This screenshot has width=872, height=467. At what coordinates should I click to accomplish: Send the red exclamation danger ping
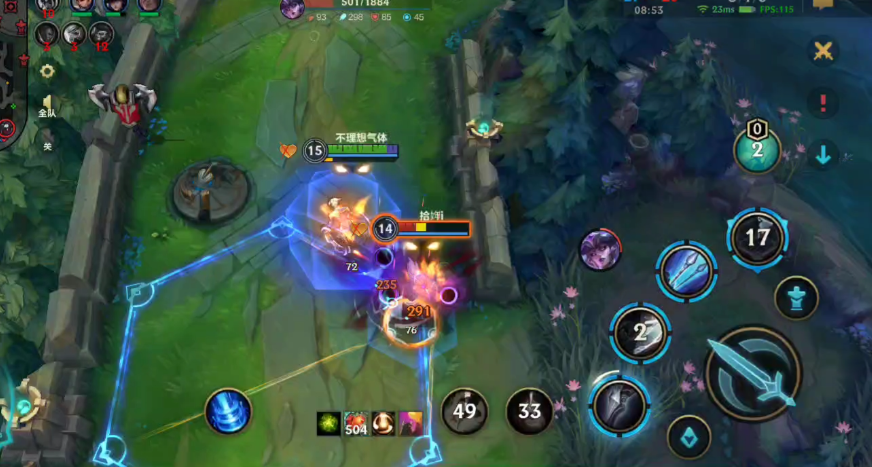(822, 102)
